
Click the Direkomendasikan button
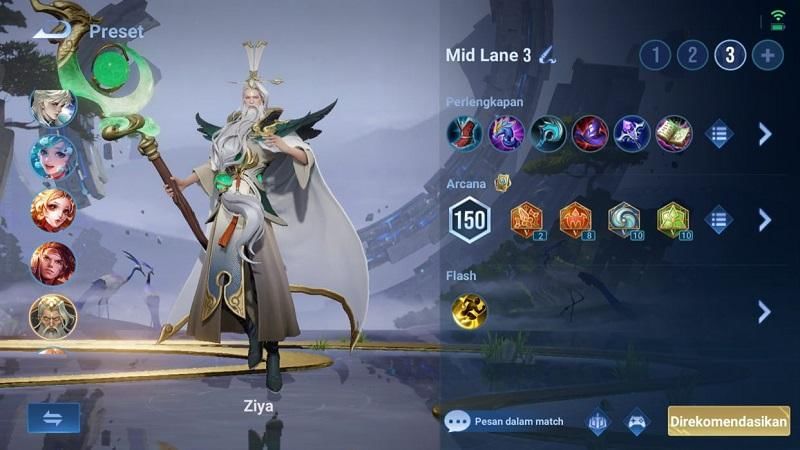pyautogui.click(x=728, y=421)
